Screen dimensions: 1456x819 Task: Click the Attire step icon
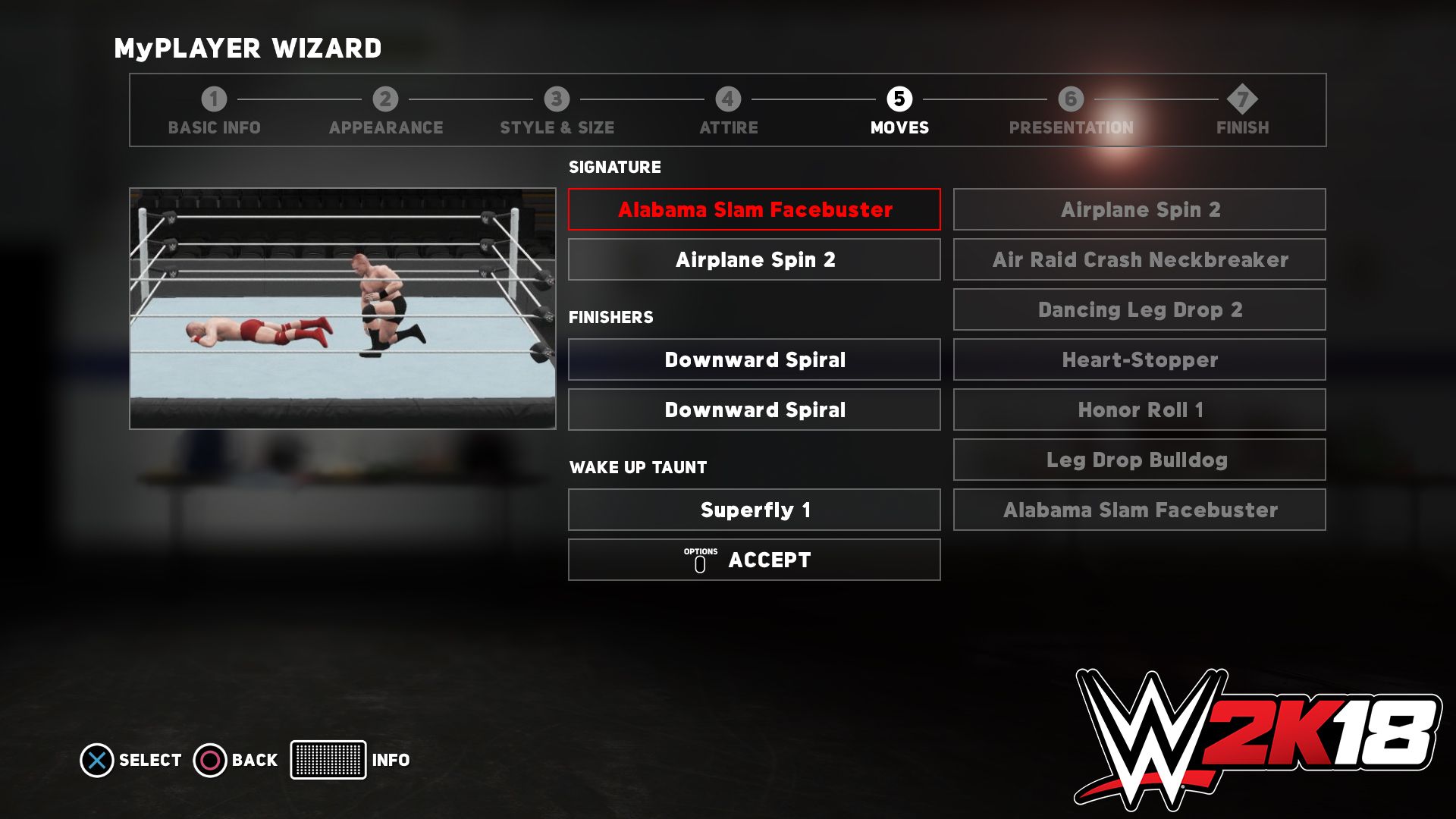click(x=727, y=98)
